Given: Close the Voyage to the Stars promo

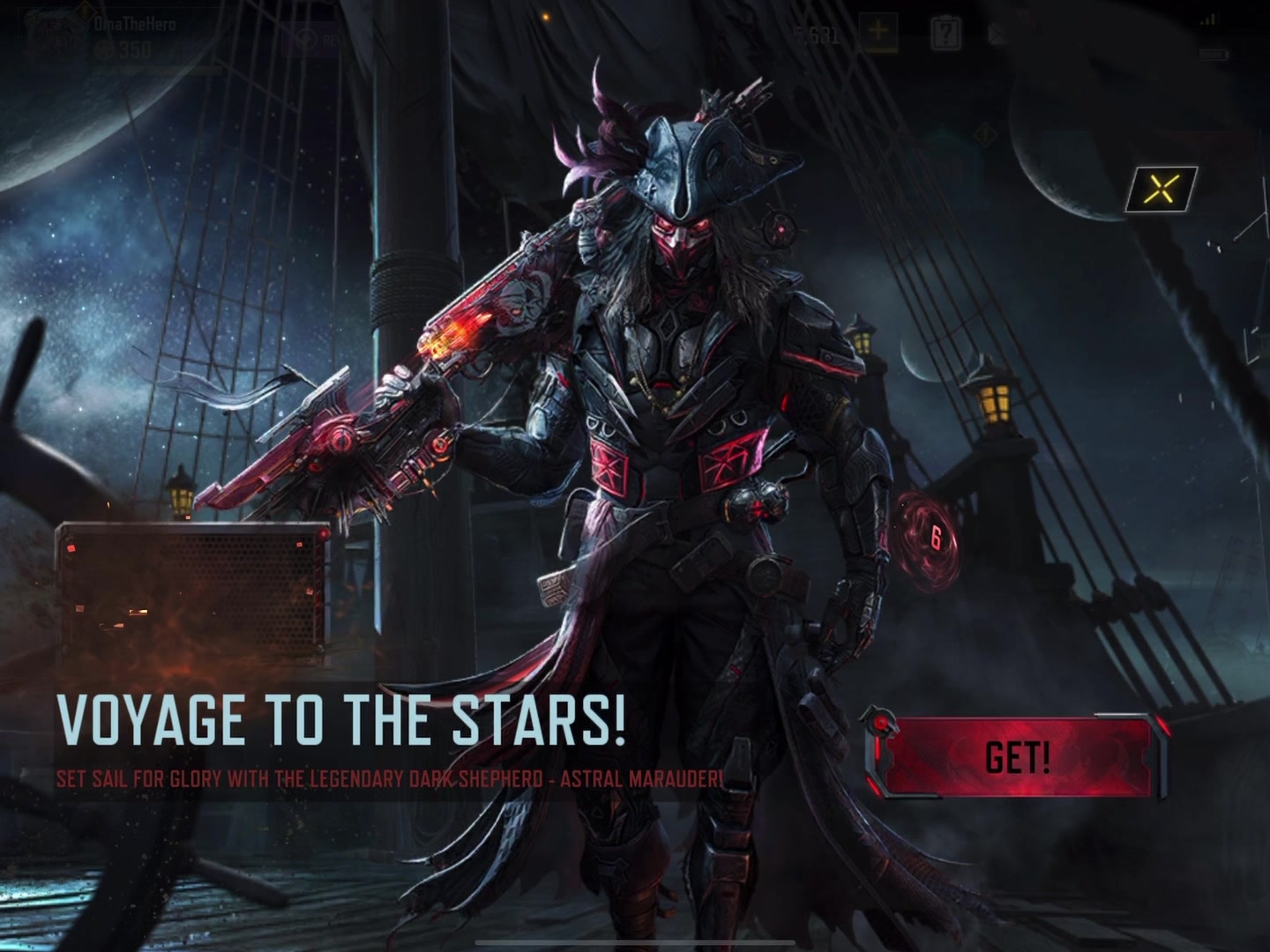Looking at the screenshot, I should point(1163,188).
